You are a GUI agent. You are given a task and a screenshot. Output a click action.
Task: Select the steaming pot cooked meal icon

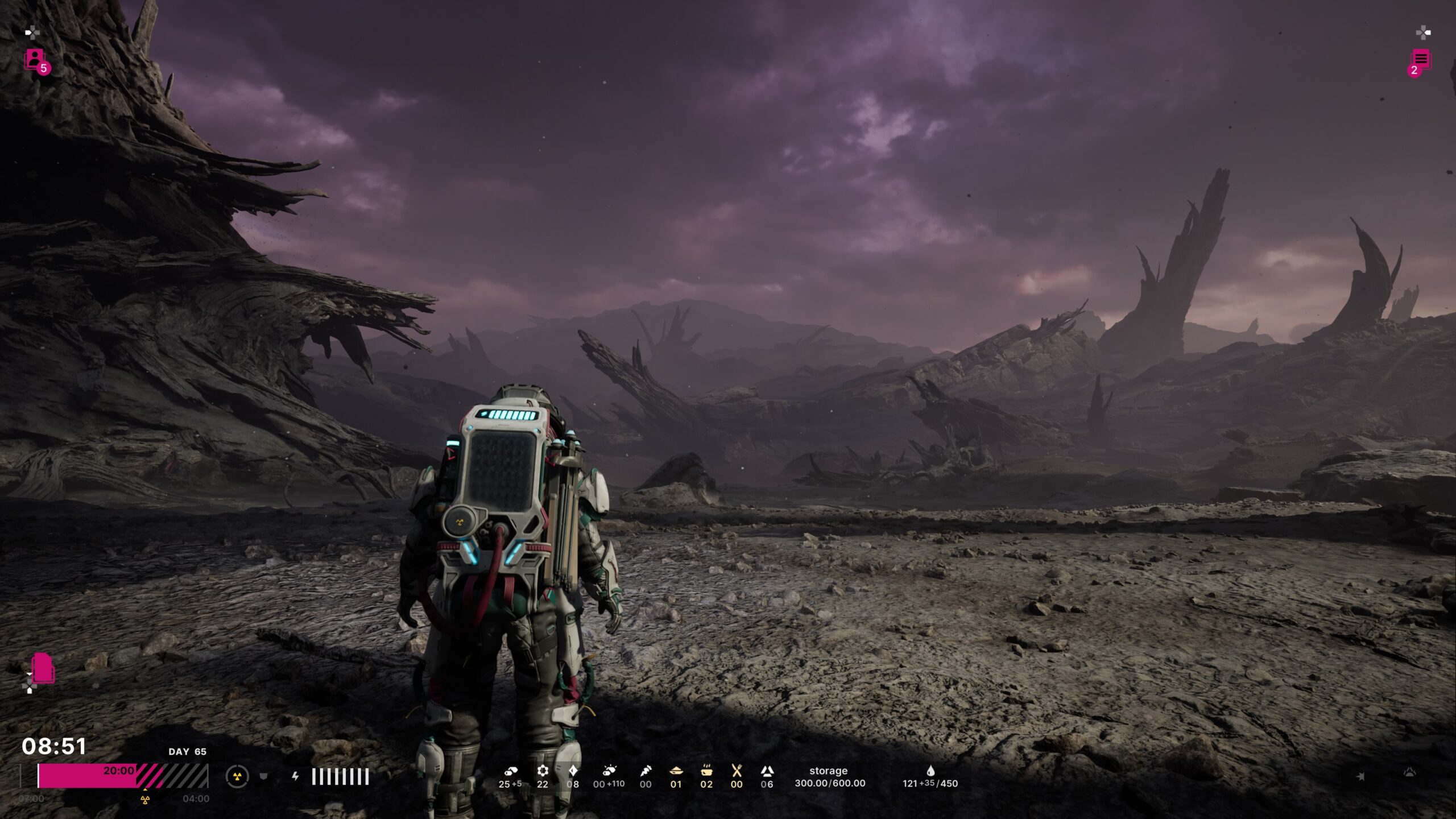point(706,771)
